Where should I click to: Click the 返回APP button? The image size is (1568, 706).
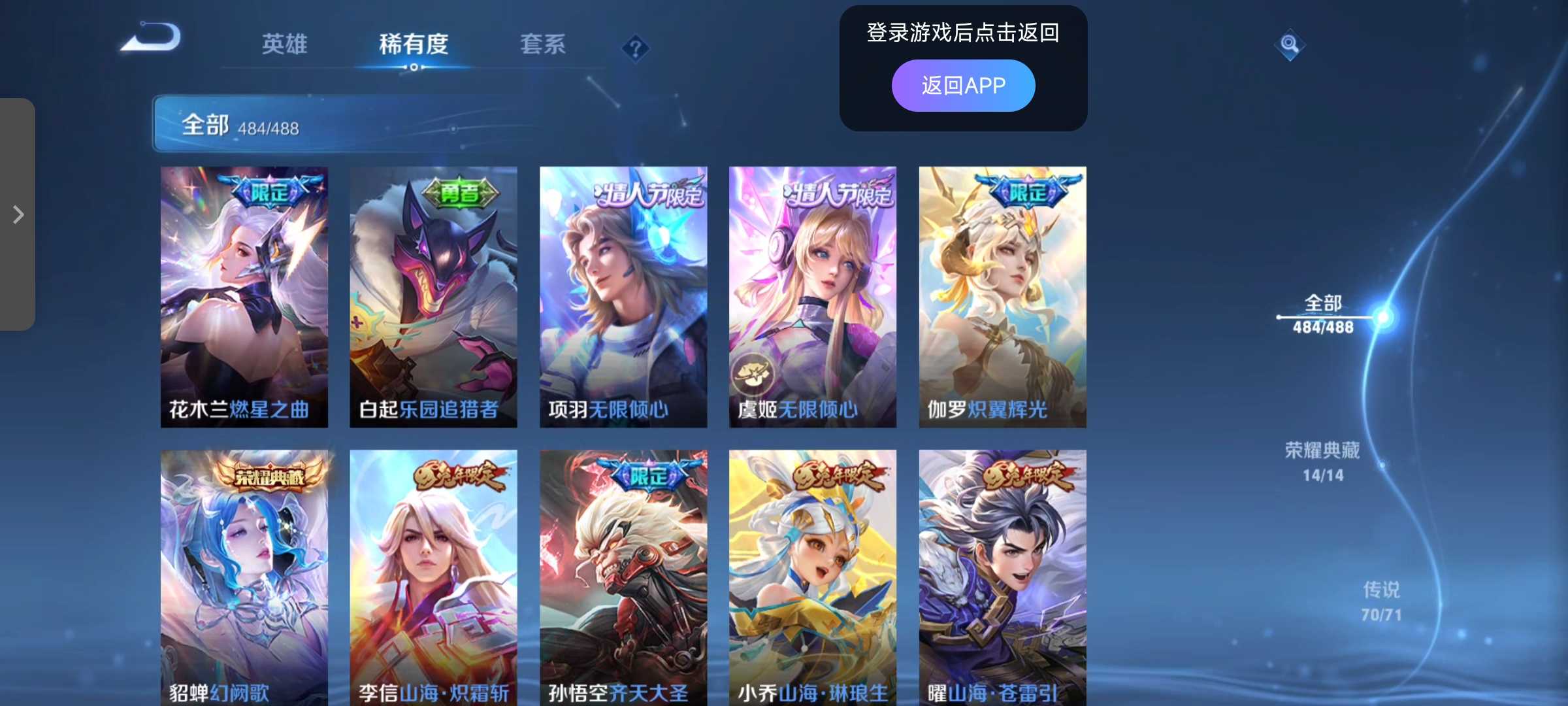(962, 84)
